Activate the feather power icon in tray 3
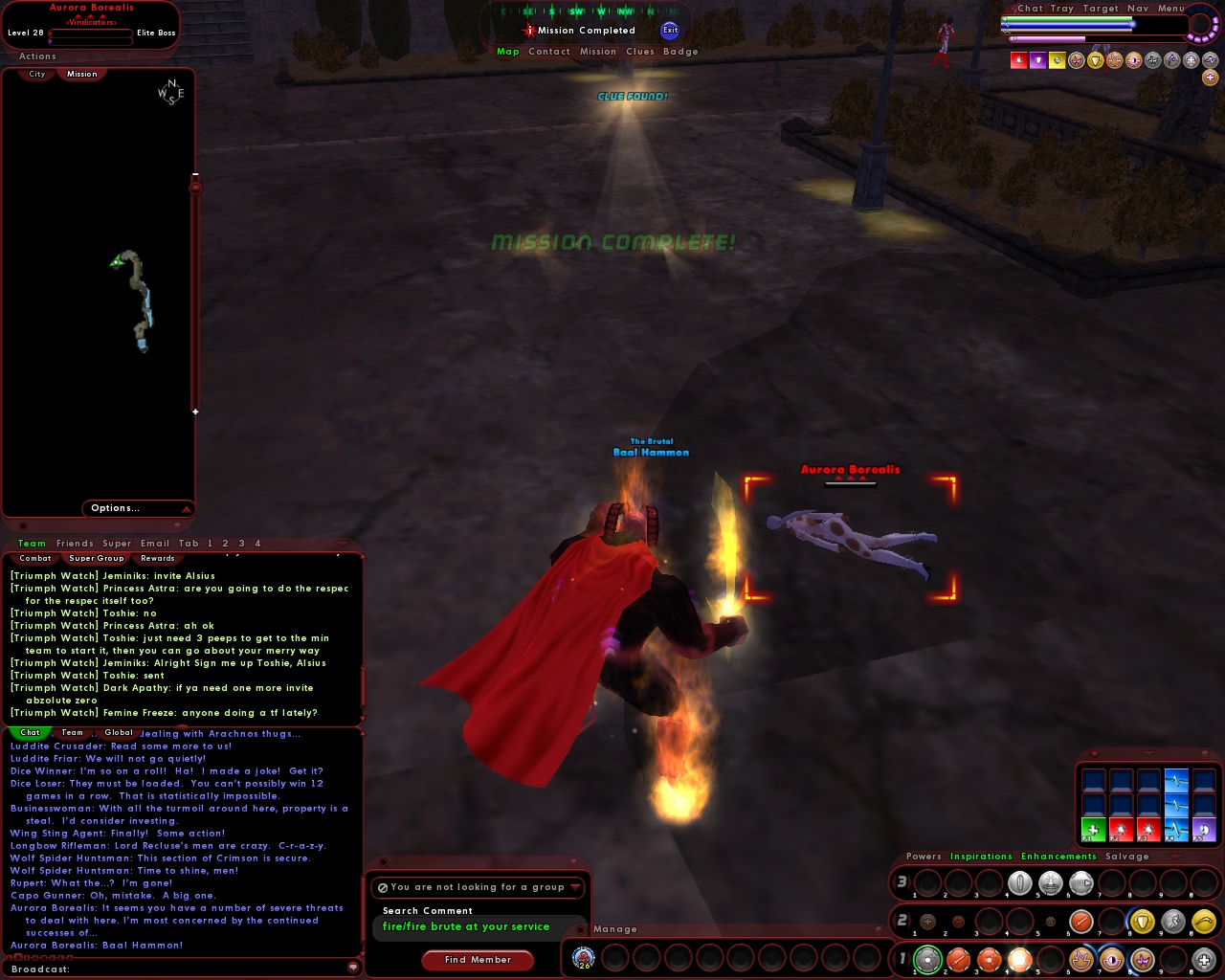The height and width of the screenshot is (980, 1225). point(1019,882)
